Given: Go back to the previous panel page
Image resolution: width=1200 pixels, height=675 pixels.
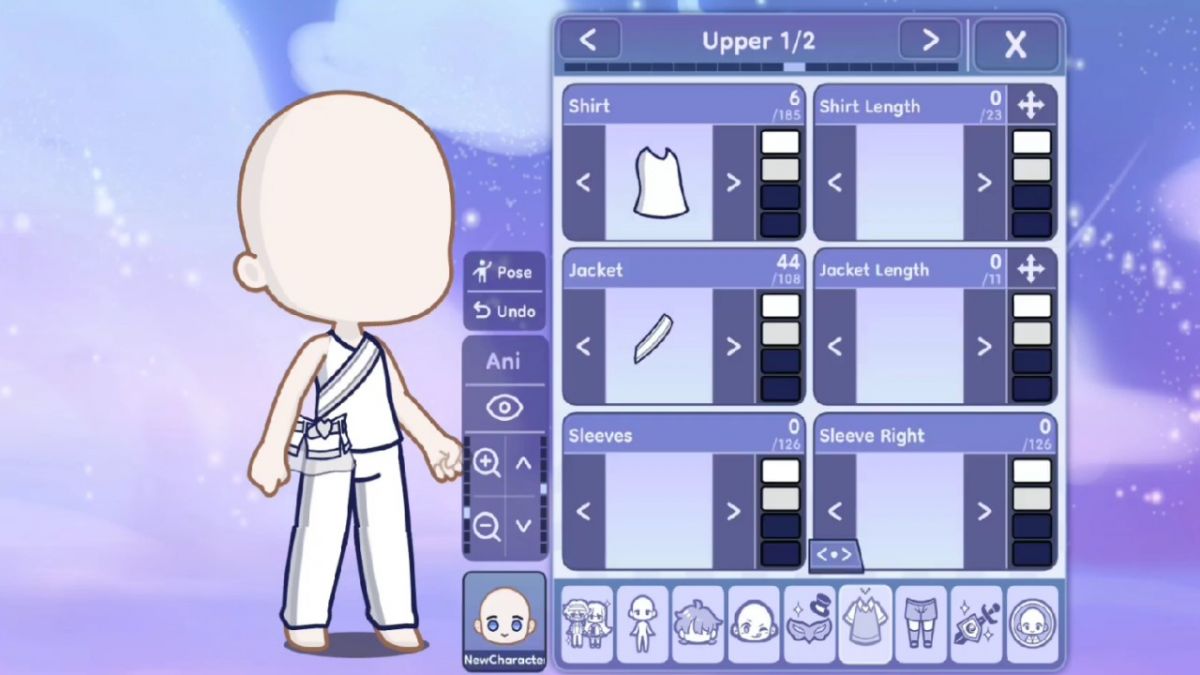Looking at the screenshot, I should (x=589, y=40).
